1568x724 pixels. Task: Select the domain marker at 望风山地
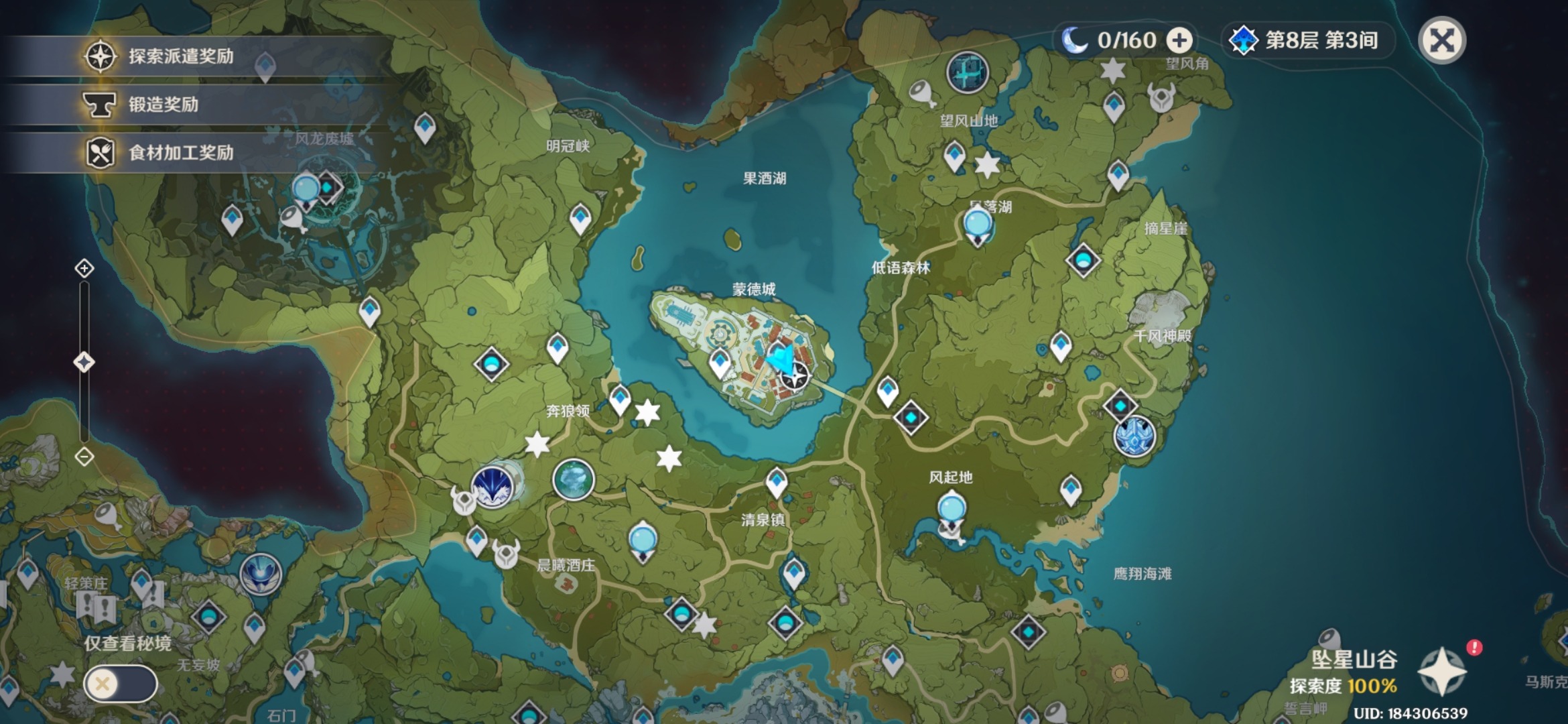pos(967,72)
